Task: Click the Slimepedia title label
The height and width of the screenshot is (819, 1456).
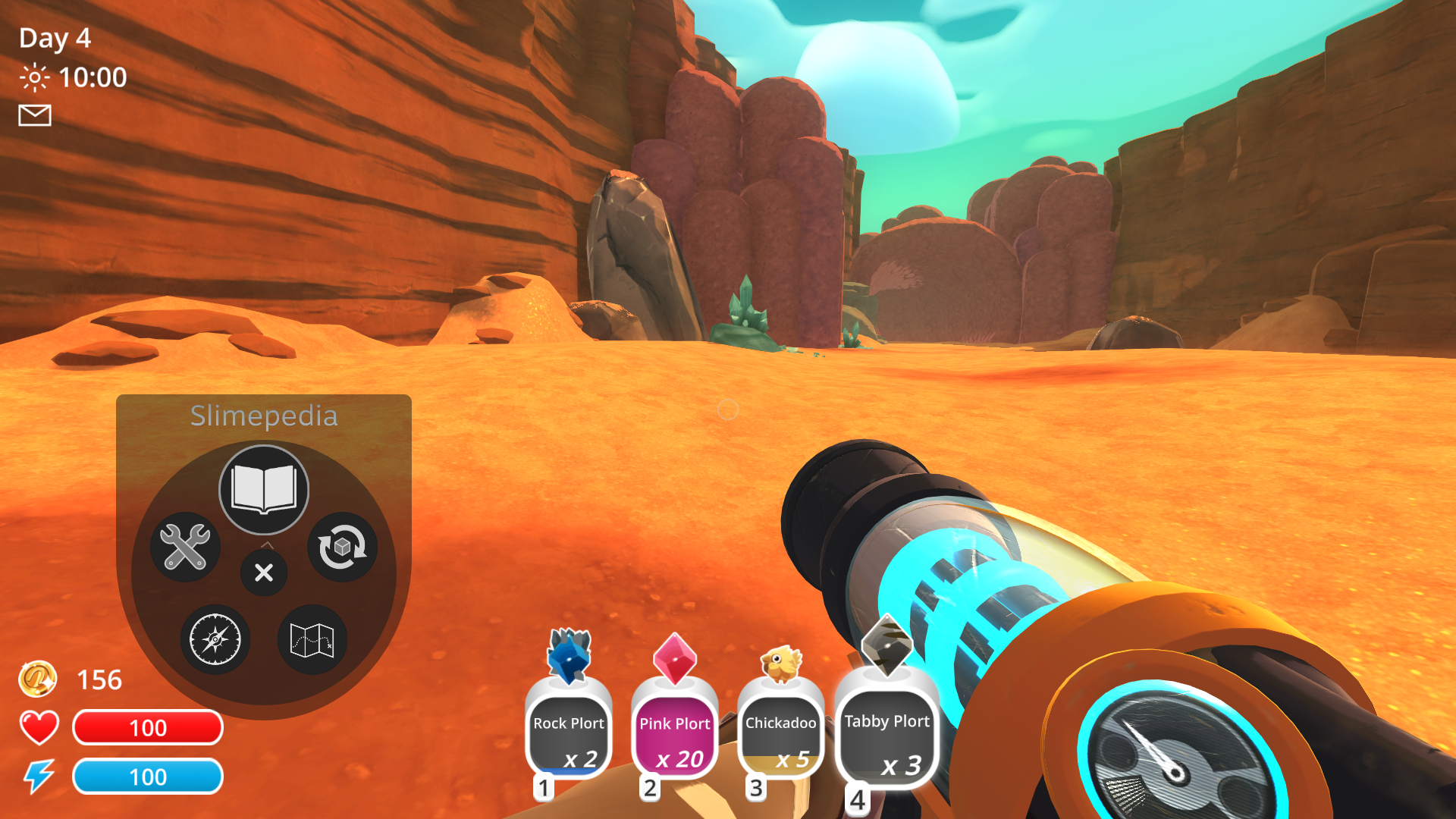Action: point(263,416)
